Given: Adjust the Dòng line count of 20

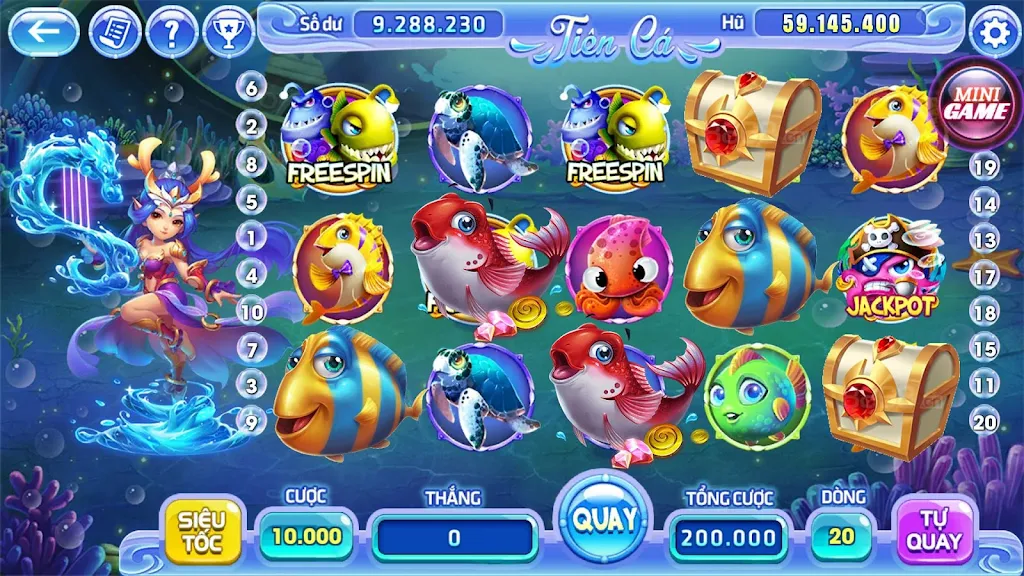Looking at the screenshot, I should click(x=841, y=536).
